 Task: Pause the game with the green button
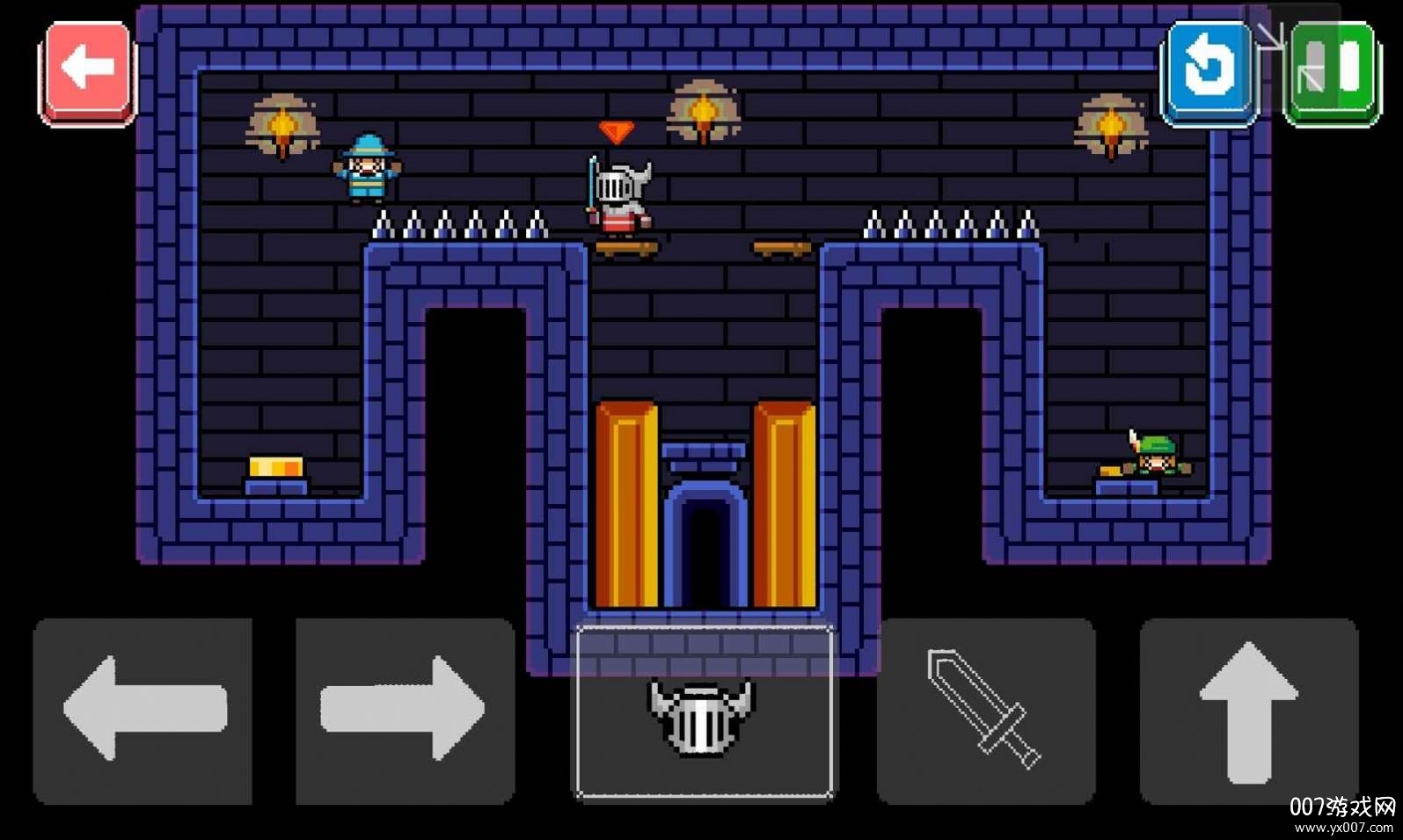click(x=1332, y=70)
